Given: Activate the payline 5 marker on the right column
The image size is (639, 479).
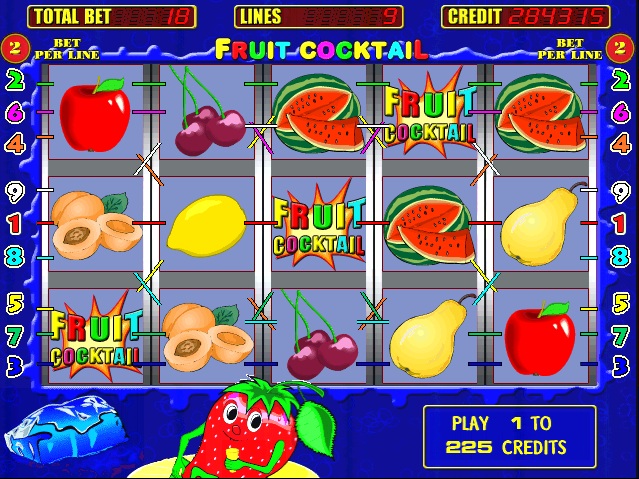Looking at the screenshot, I should pos(619,302).
